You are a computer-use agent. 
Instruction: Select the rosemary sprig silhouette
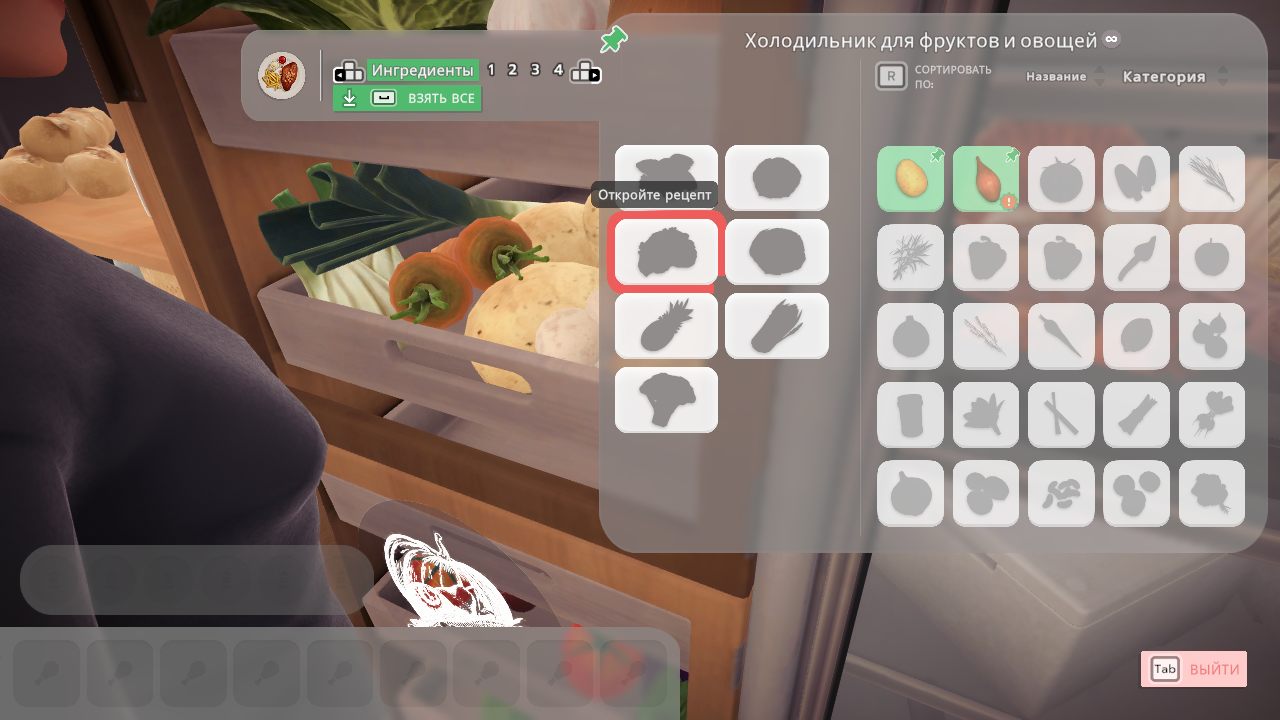click(x=1211, y=180)
